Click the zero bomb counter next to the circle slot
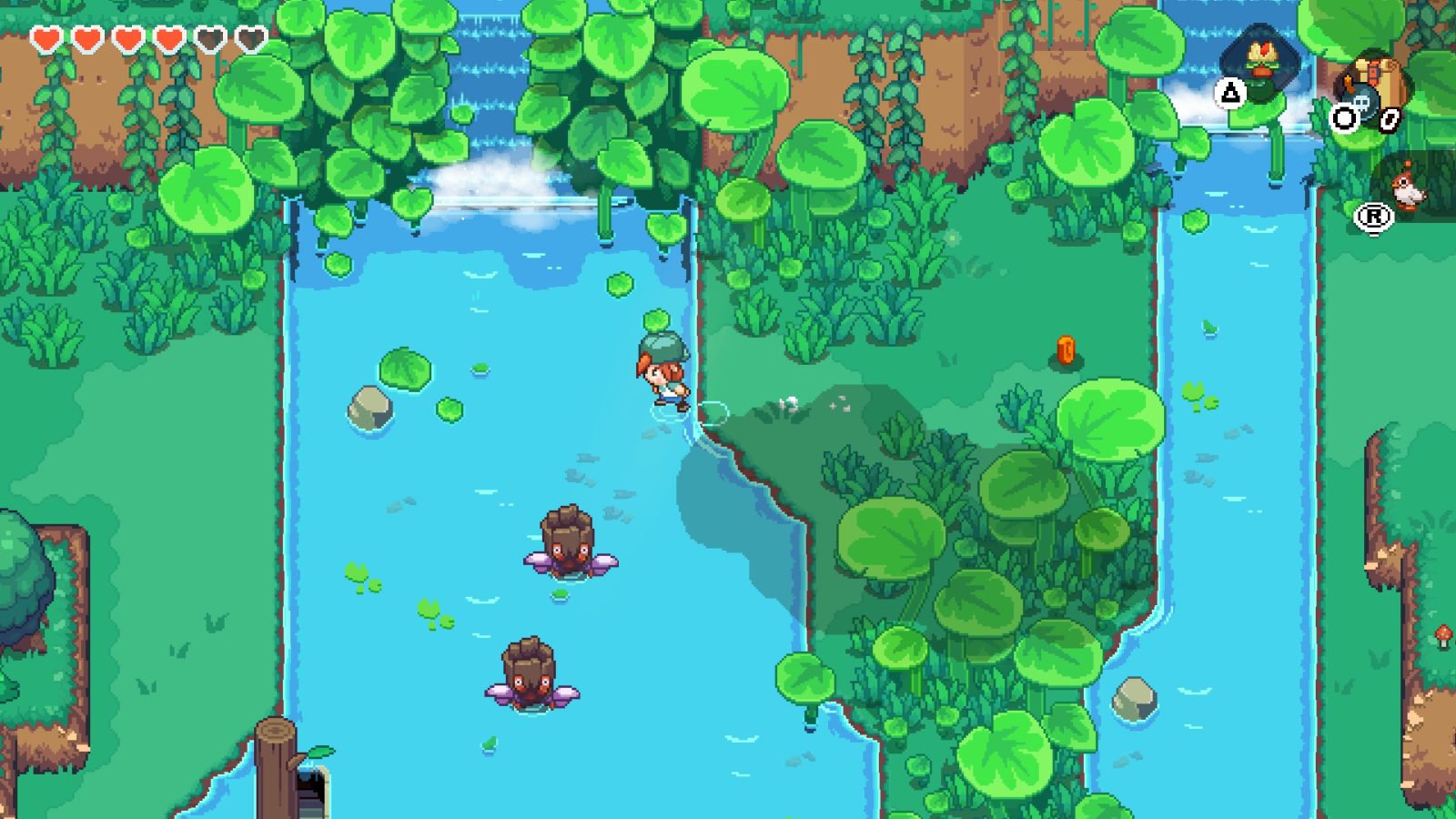The image size is (1456, 819). pyautogui.click(x=1390, y=119)
